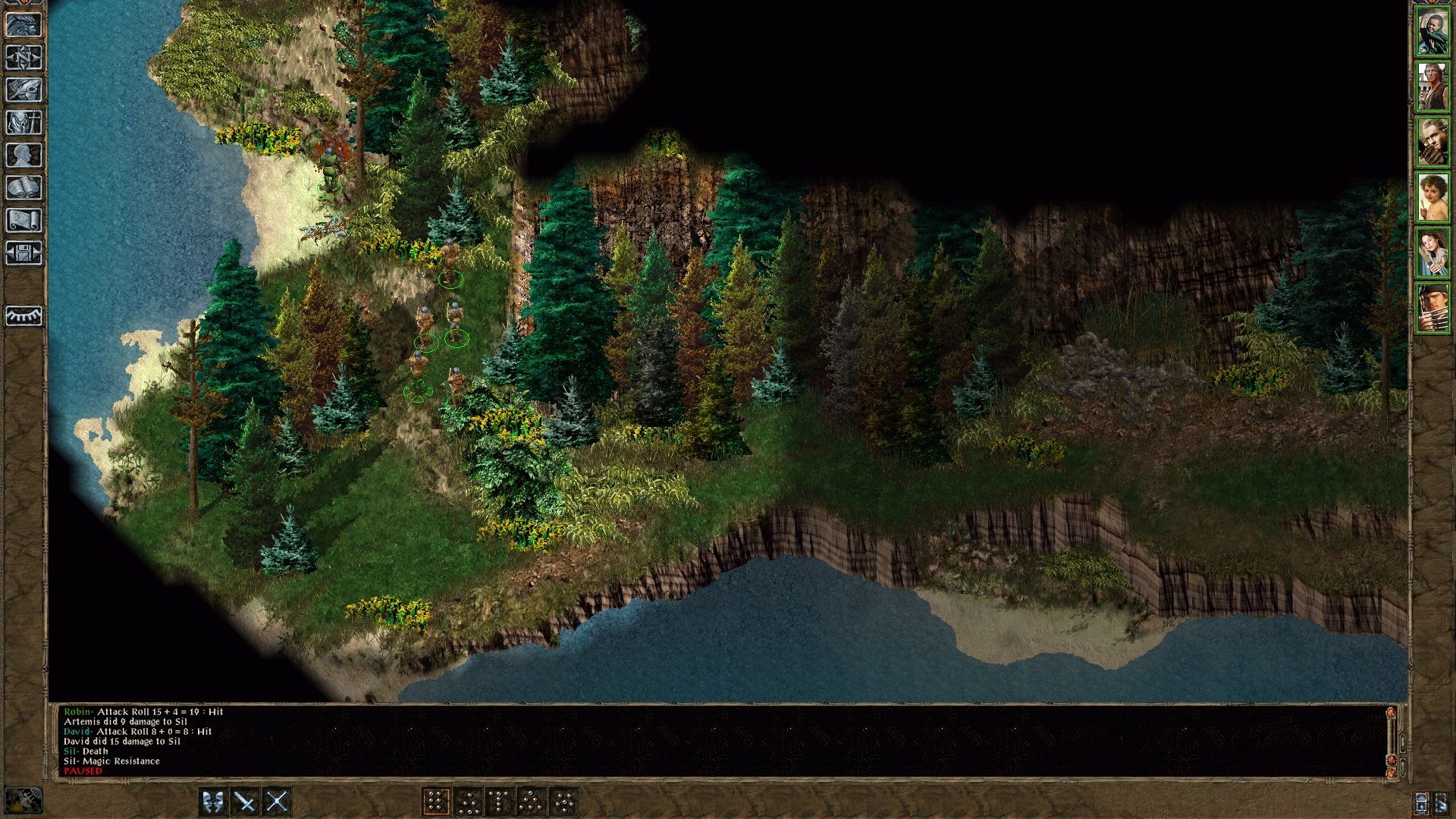Choose the two-column party formation
This screenshot has height=819, width=1456.
(x=435, y=802)
